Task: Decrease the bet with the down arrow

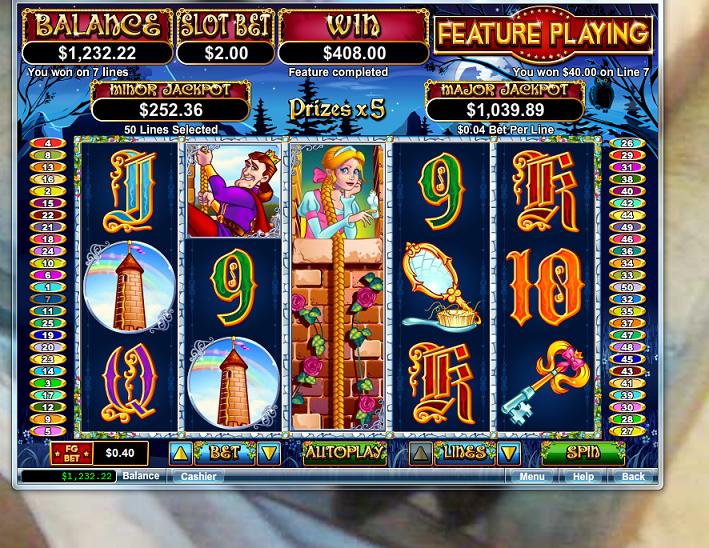Action: 268,454
